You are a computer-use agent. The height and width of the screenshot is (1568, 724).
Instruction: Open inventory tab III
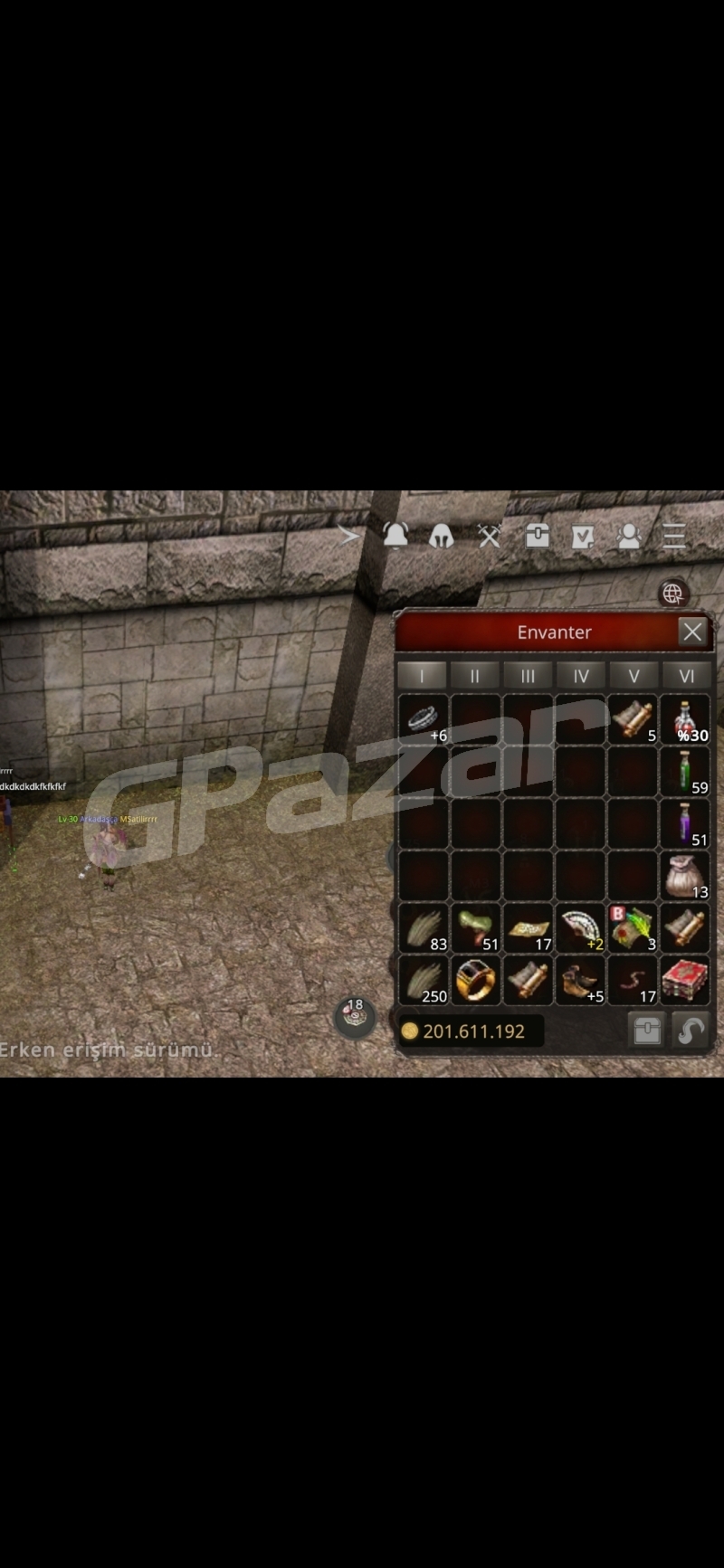coord(528,676)
